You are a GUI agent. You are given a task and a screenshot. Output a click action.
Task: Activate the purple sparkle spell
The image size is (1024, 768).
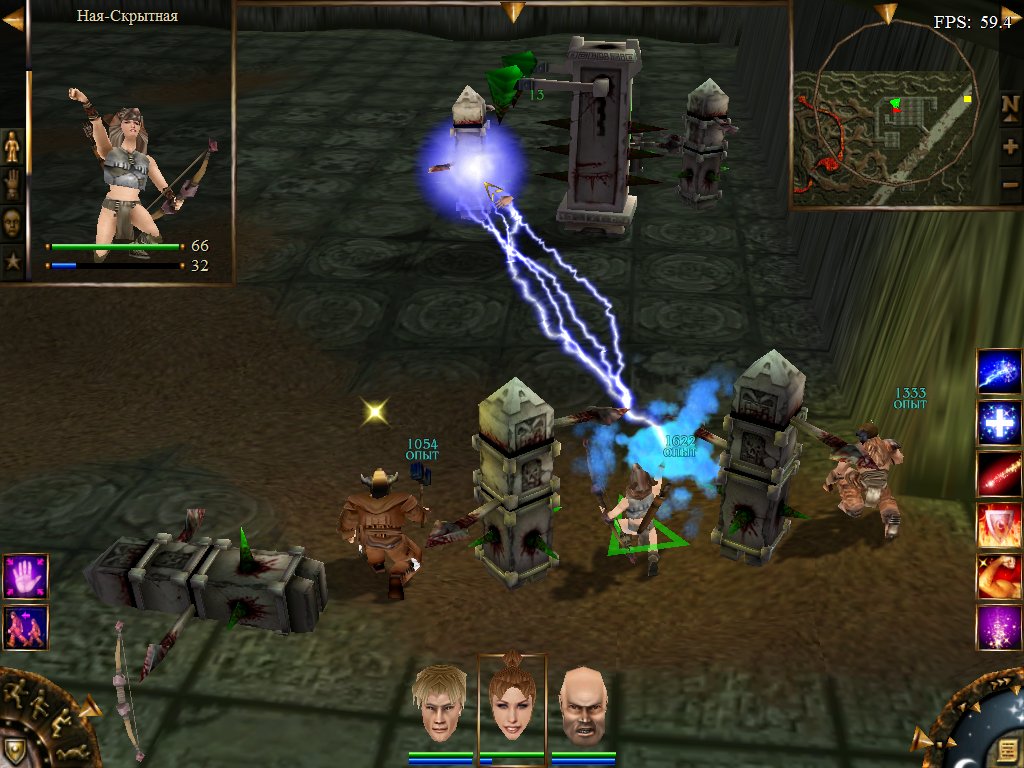tap(999, 627)
